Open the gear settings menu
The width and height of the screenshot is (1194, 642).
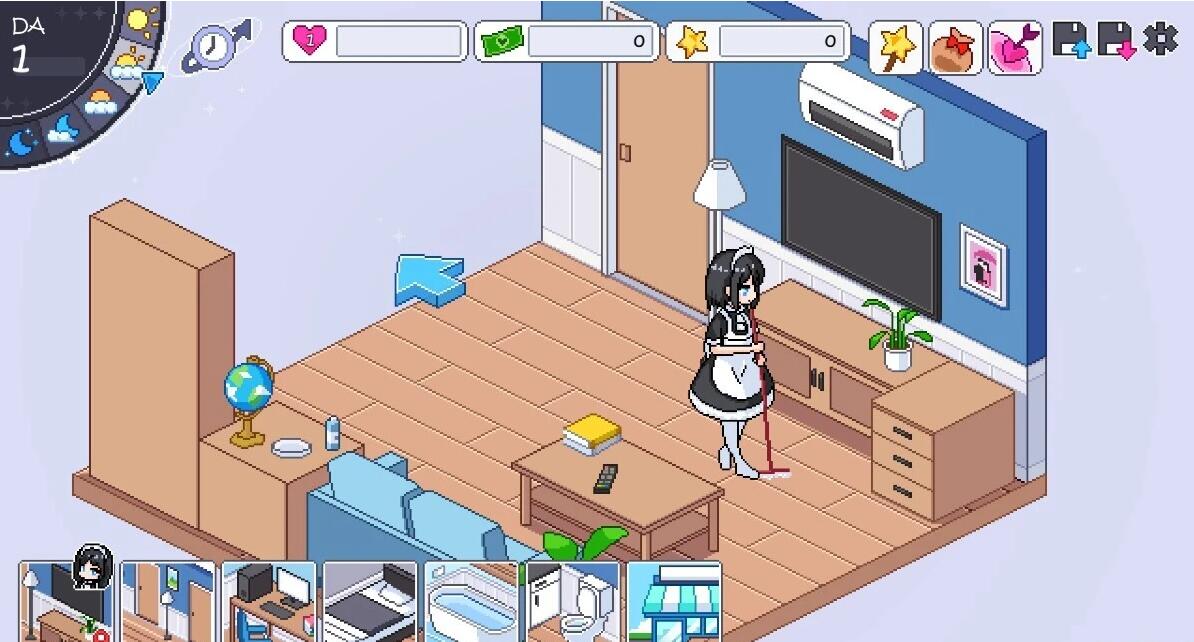(x=1160, y=39)
